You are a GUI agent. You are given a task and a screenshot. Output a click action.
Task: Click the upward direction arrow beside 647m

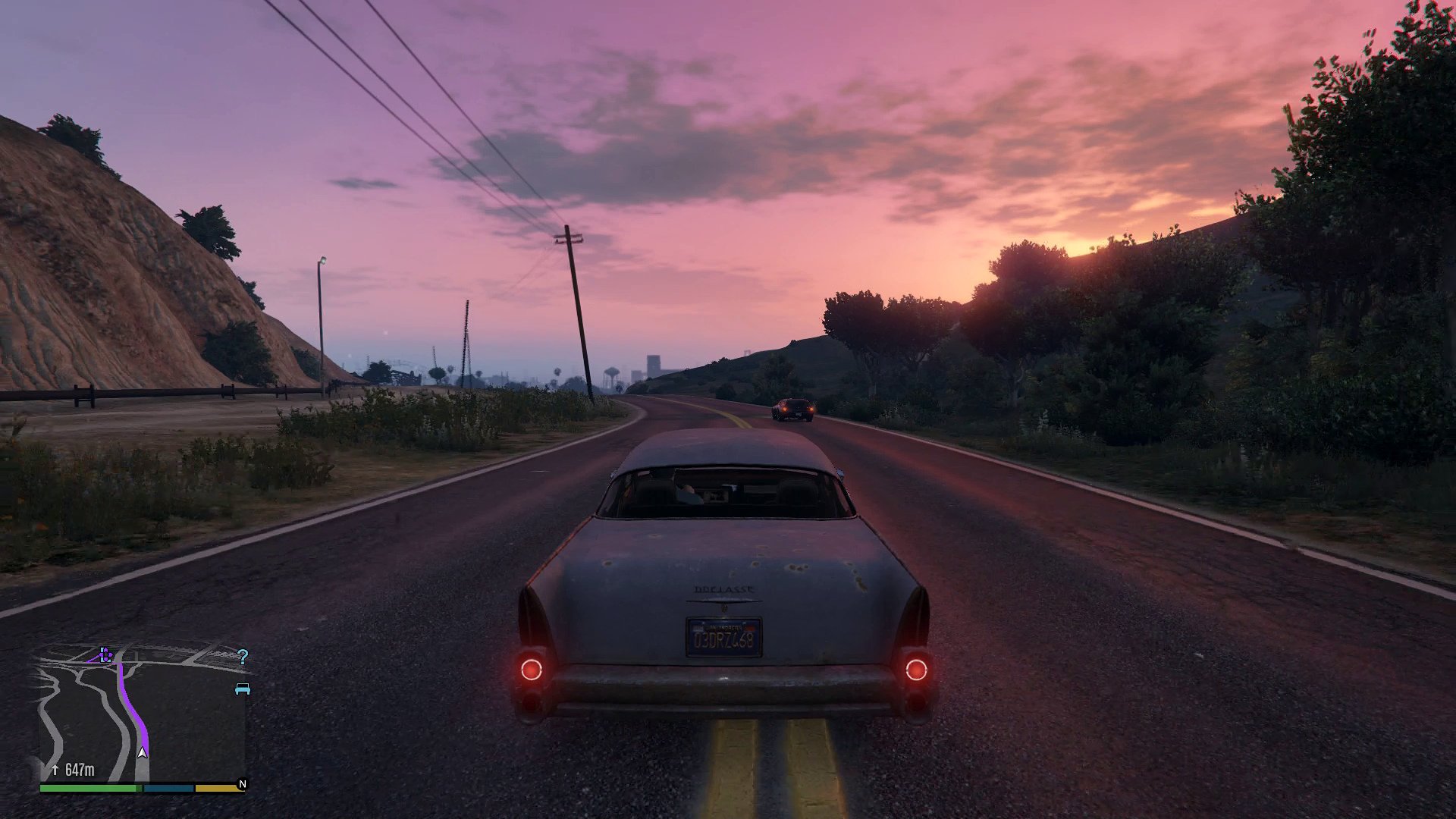pos(55,769)
